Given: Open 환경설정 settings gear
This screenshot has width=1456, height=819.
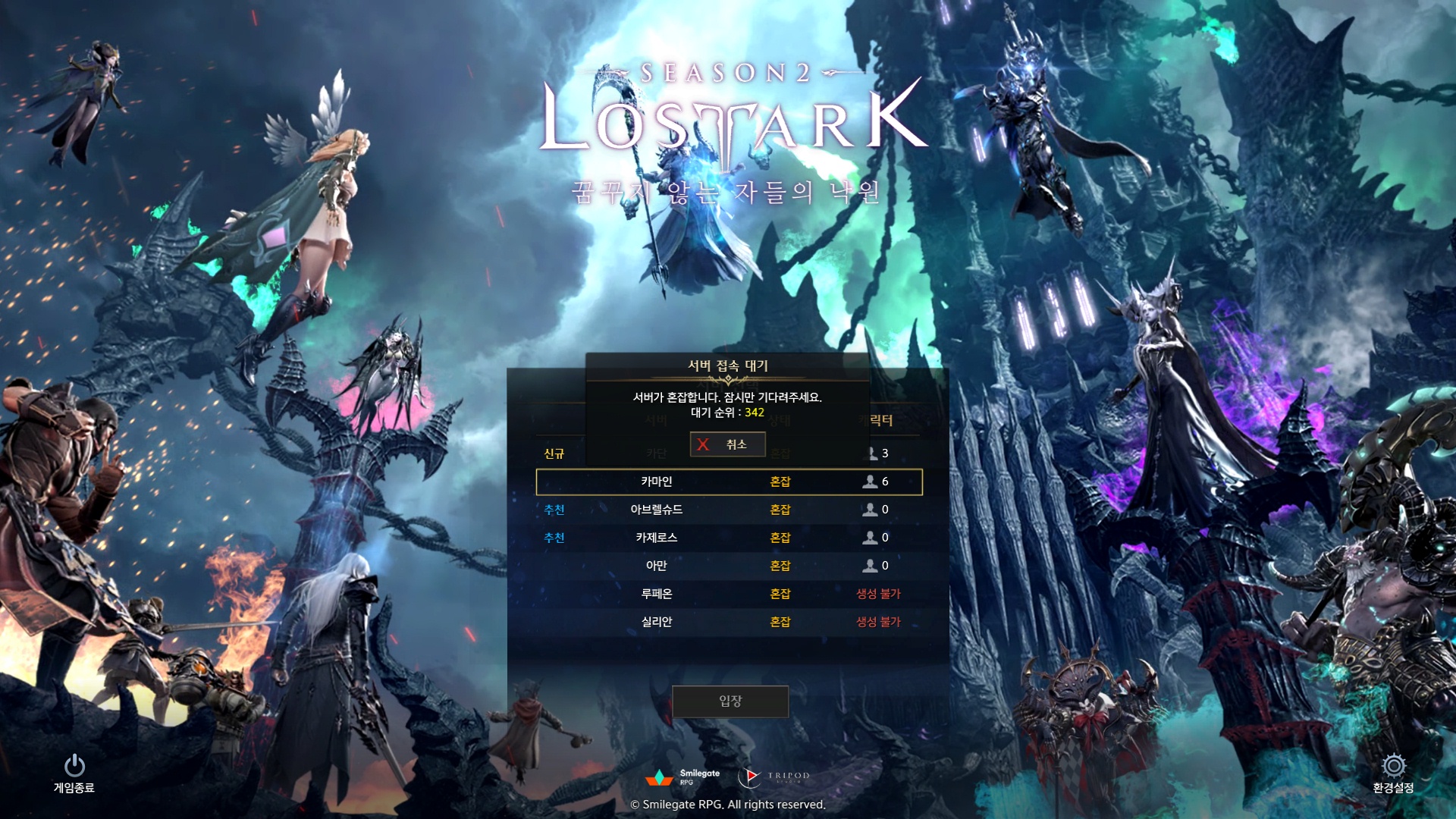Looking at the screenshot, I should pyautogui.click(x=1393, y=772).
